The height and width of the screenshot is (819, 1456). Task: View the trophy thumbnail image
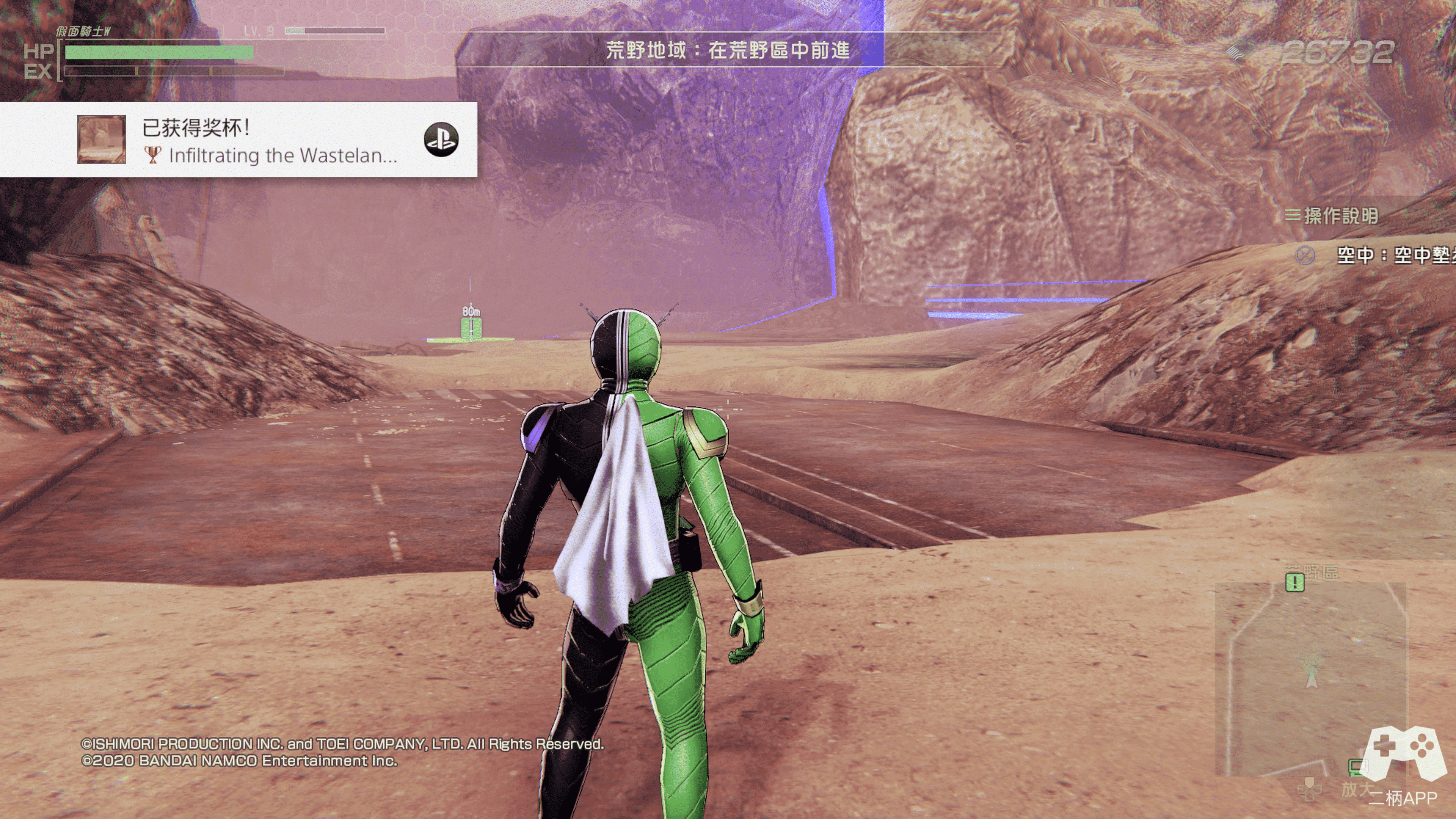(x=102, y=140)
